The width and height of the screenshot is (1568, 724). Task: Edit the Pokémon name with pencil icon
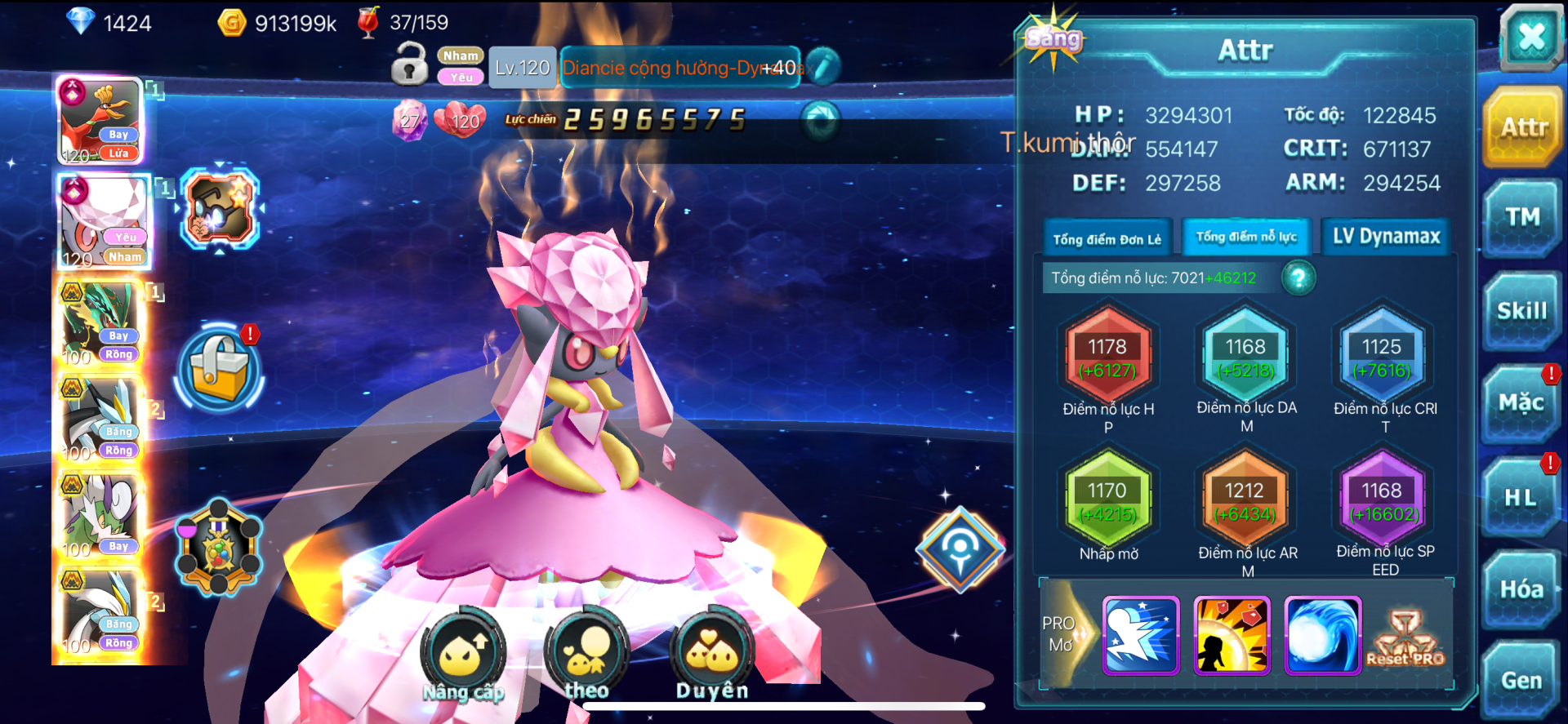(x=824, y=67)
